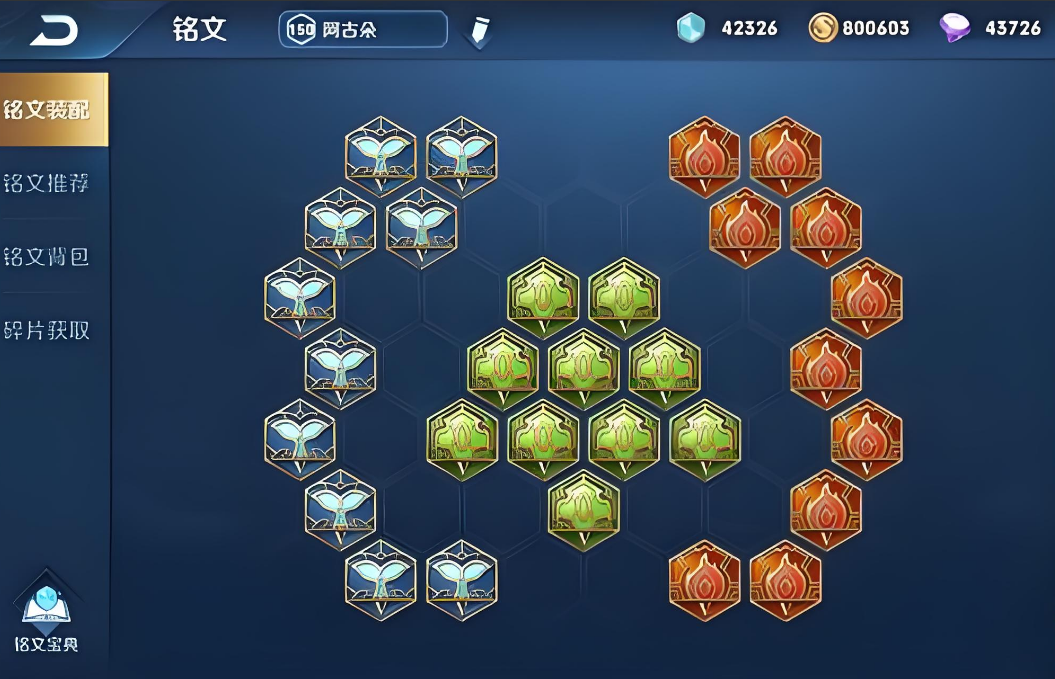
Task: Open the rune page name dropdown
Action: [362, 30]
